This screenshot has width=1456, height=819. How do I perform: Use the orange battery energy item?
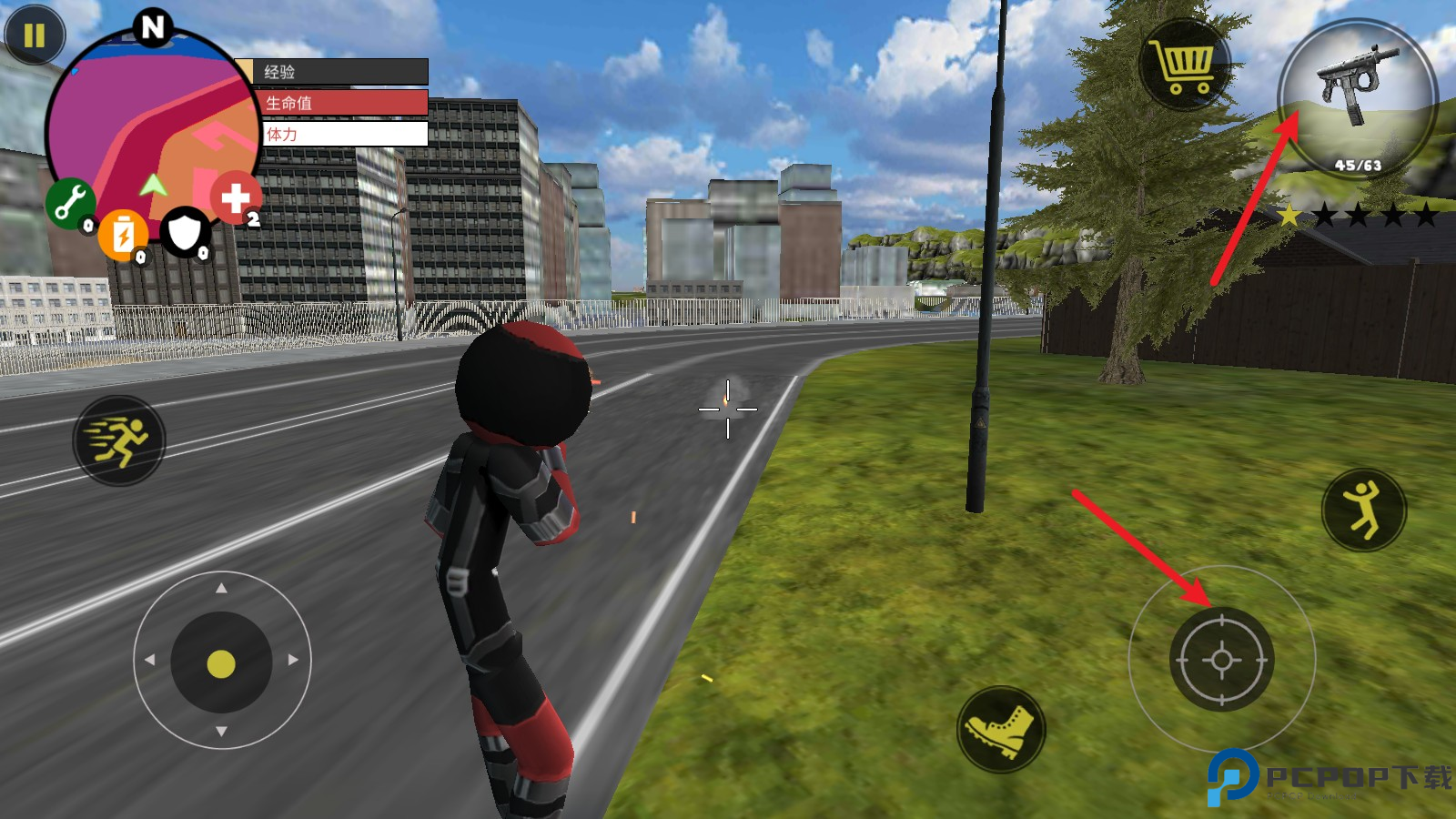pyautogui.click(x=123, y=234)
